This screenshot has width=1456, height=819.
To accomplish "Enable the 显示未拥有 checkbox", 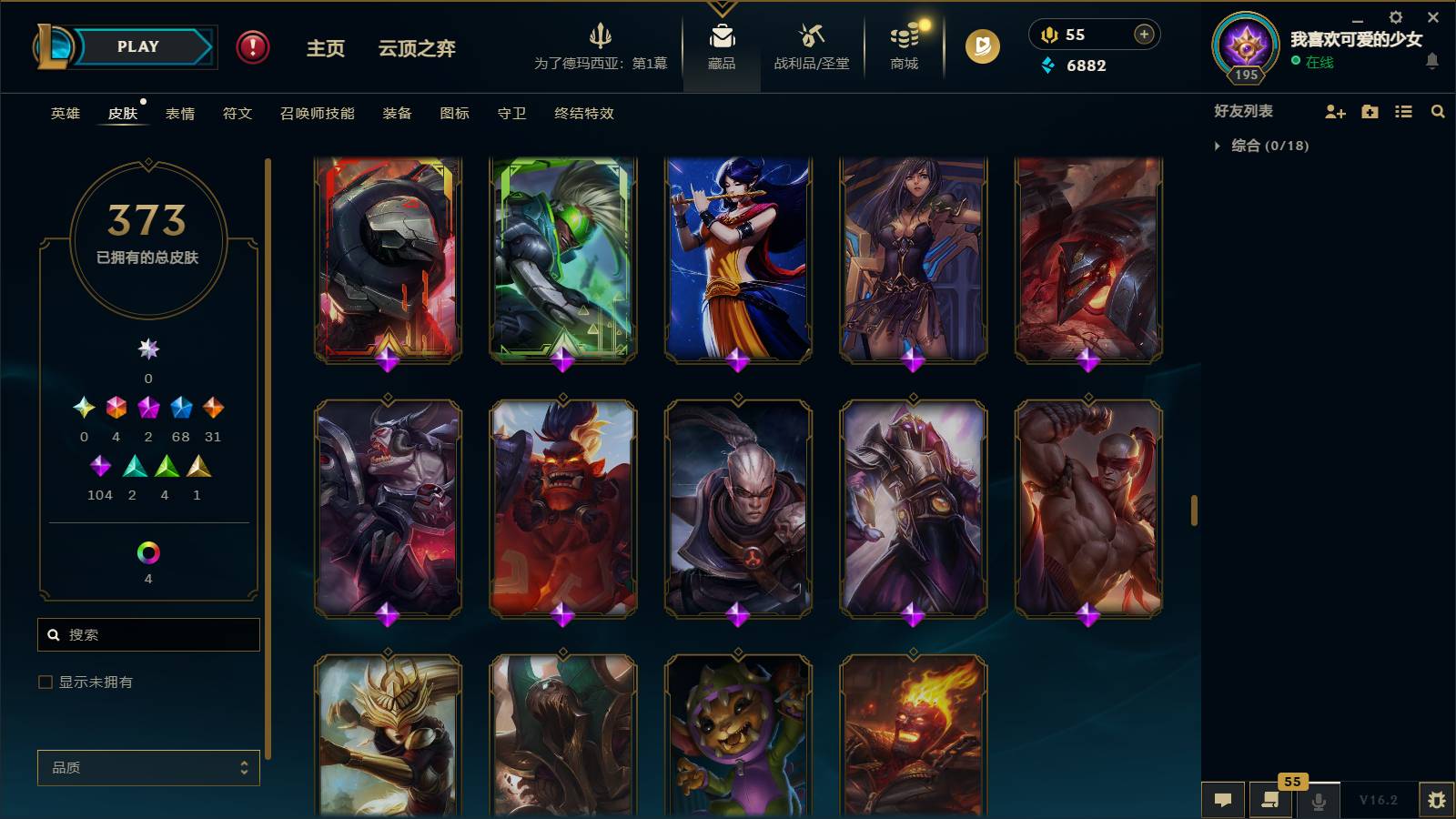I will coord(44,681).
